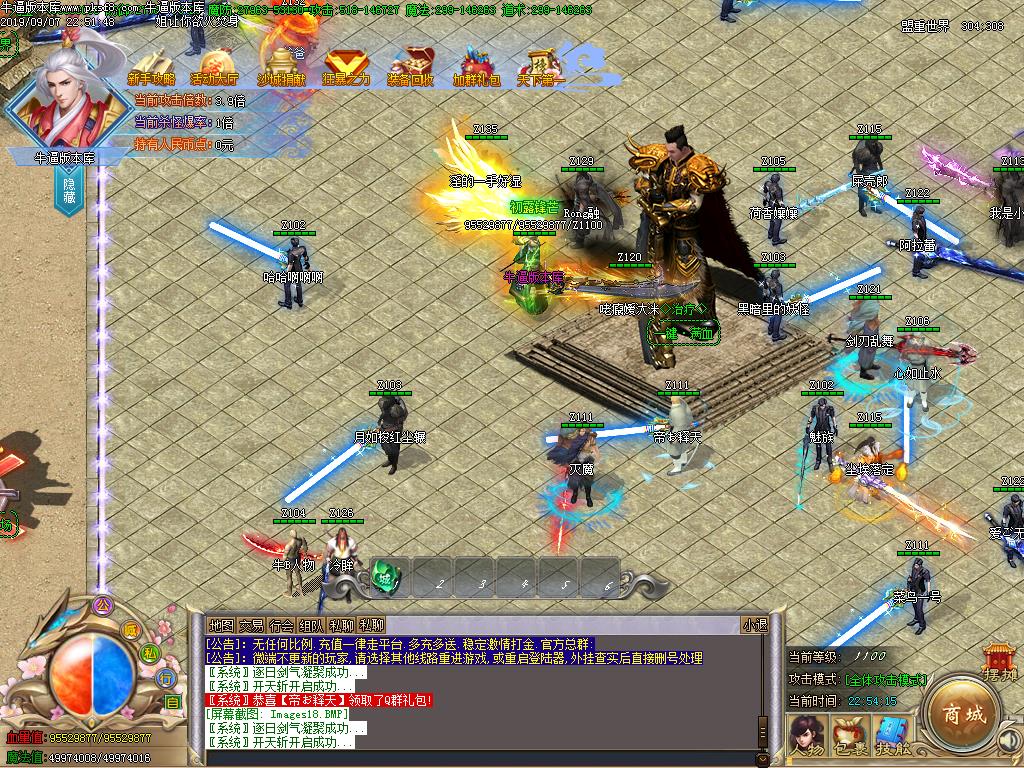The height and width of the screenshot is (768, 1024).
Task: Claim the 加群礼包 gift pack
Action: pos(476,68)
